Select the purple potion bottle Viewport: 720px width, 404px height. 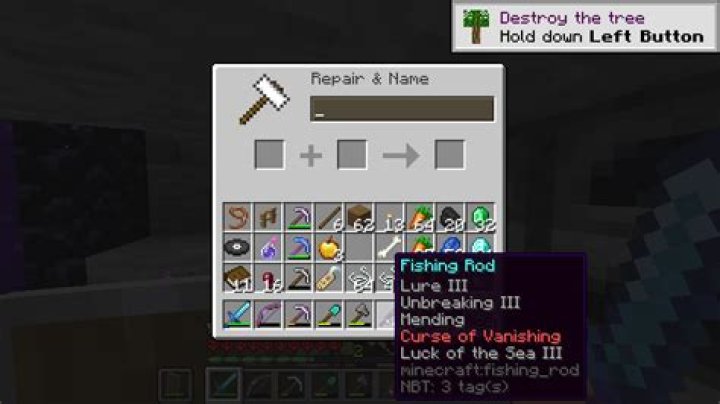[268, 247]
